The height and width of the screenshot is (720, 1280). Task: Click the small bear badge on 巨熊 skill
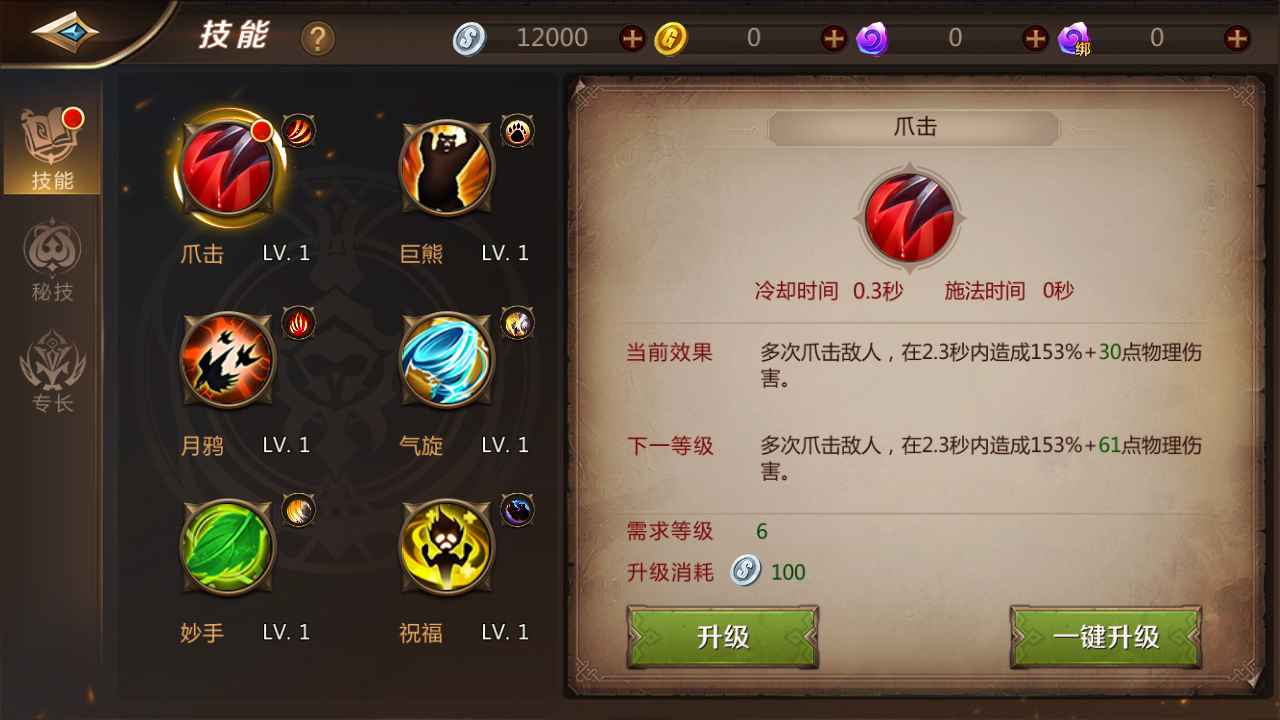[517, 131]
